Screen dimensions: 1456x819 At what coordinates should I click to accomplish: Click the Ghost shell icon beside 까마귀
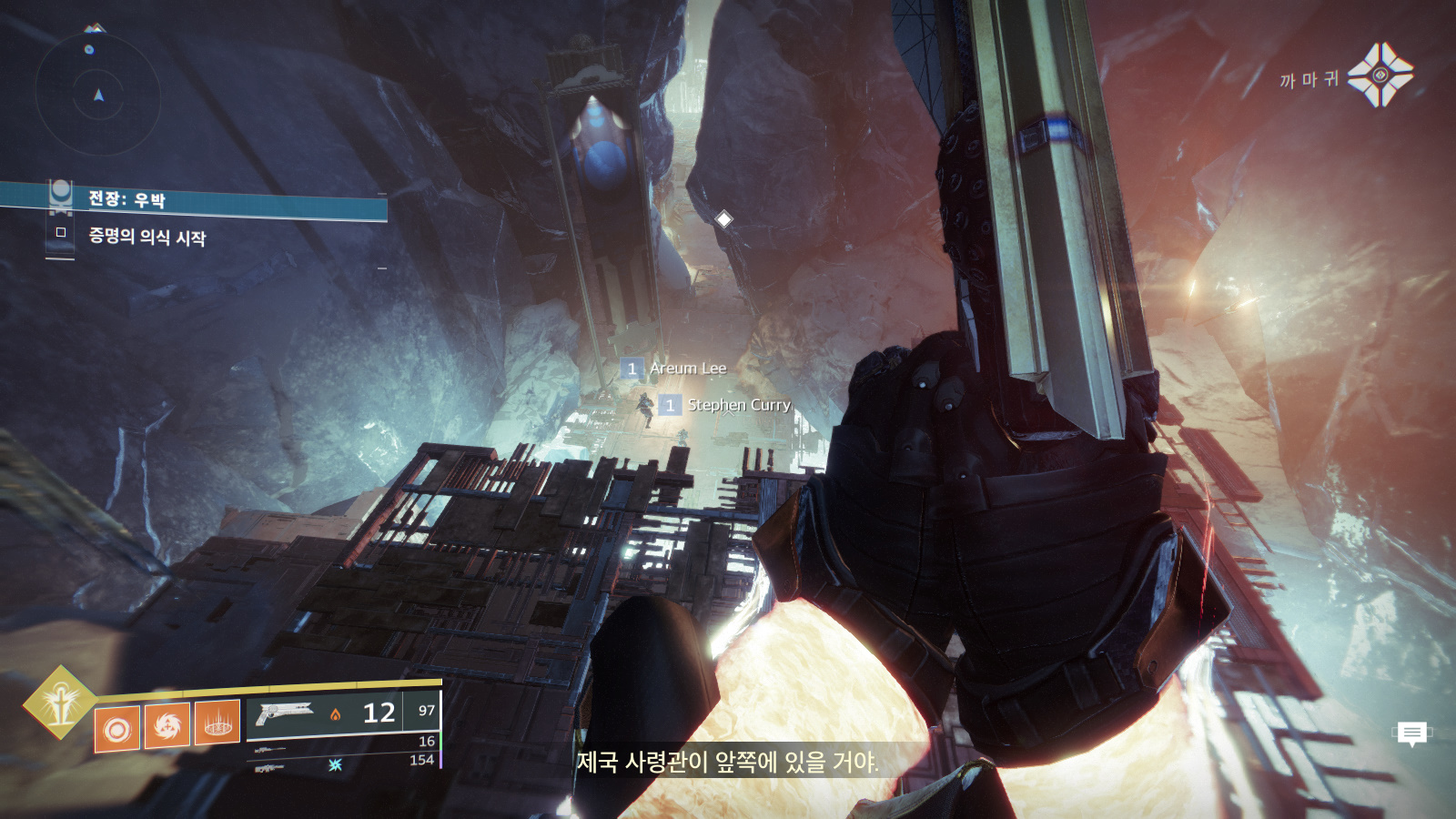[x=1380, y=76]
